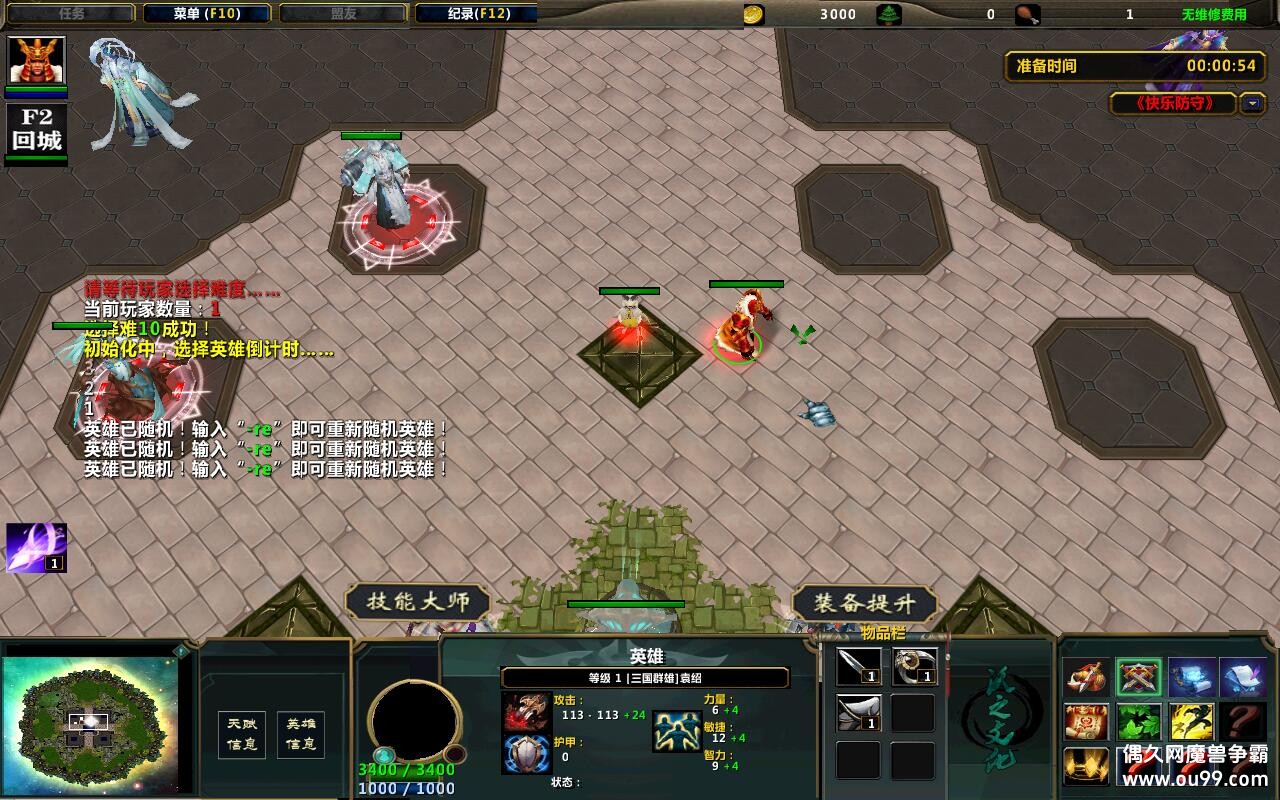Select the hero portrait icon
Screen dimensions: 1280x800
[37, 60]
